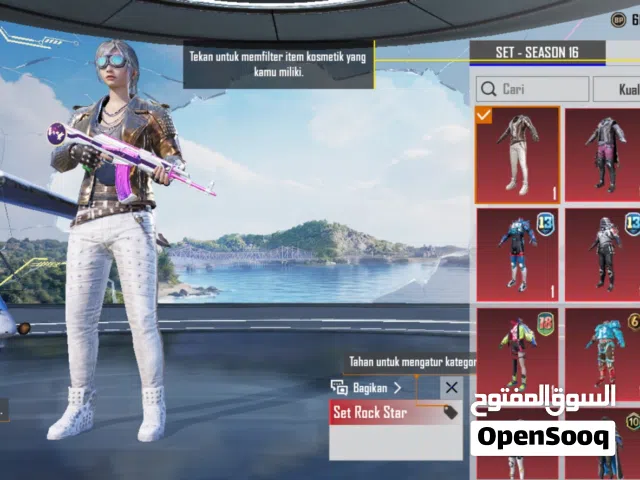Screen dimensions: 640x480
Task: Close the Set Rock Star info panel
Action: click(452, 388)
